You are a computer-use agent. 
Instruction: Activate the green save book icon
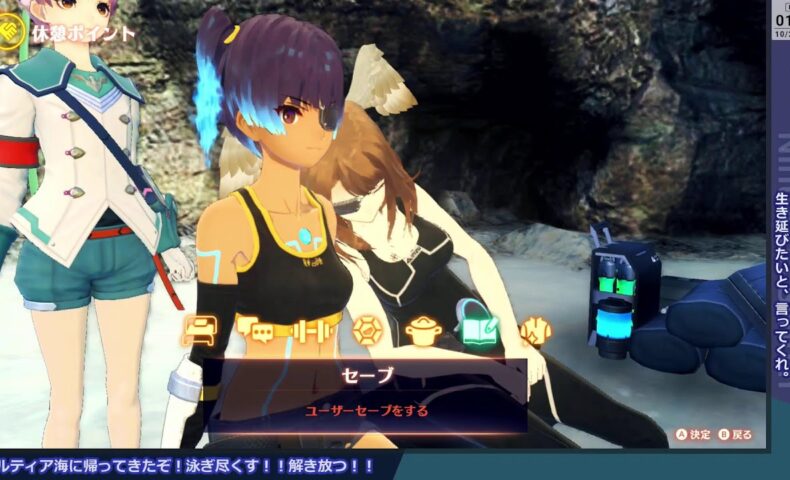(479, 326)
